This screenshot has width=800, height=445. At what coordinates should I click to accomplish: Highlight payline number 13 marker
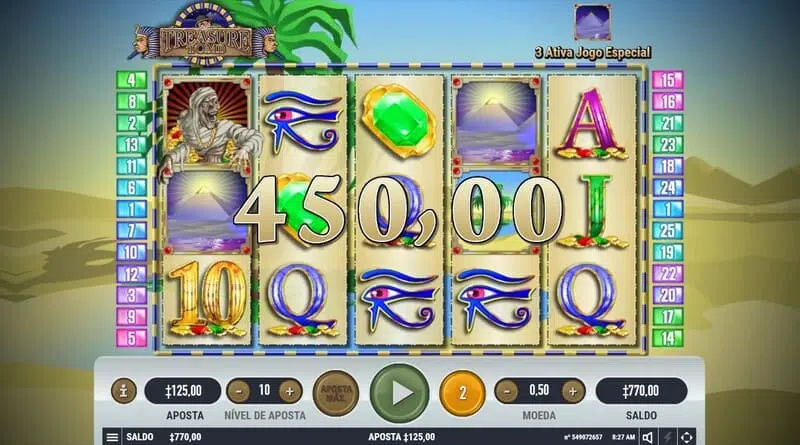tap(132, 144)
